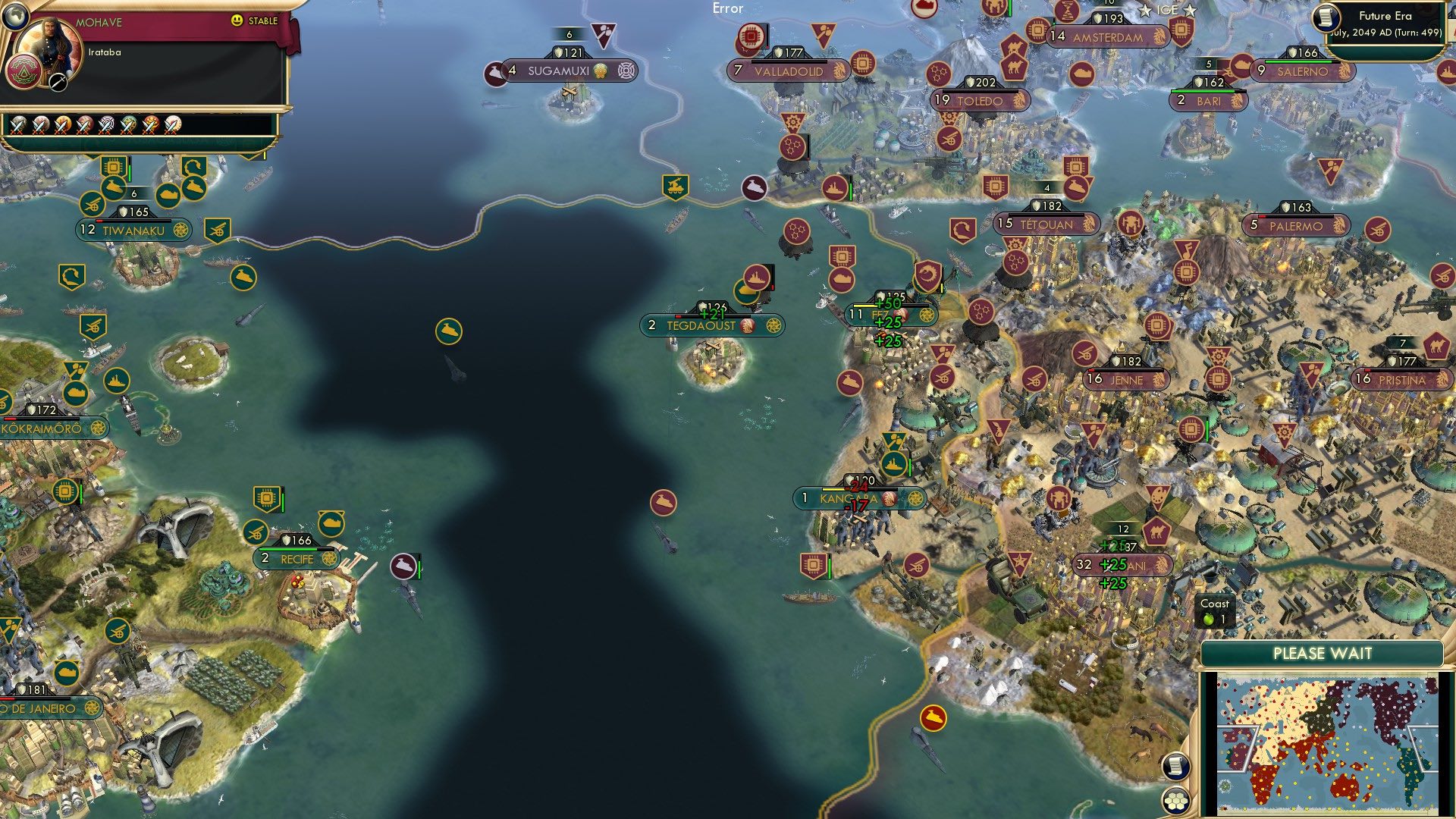Click the first at-war leader icon below the leader panel
Image resolution: width=1456 pixels, height=819 pixels.
coord(17,125)
